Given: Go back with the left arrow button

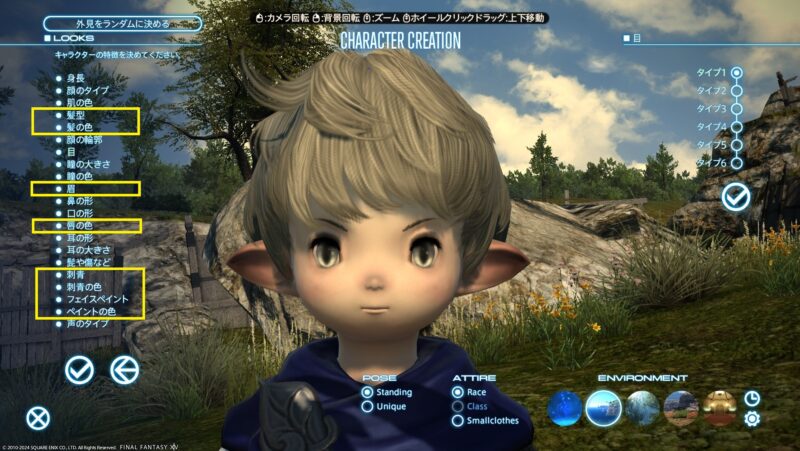Looking at the screenshot, I should (x=125, y=370).
